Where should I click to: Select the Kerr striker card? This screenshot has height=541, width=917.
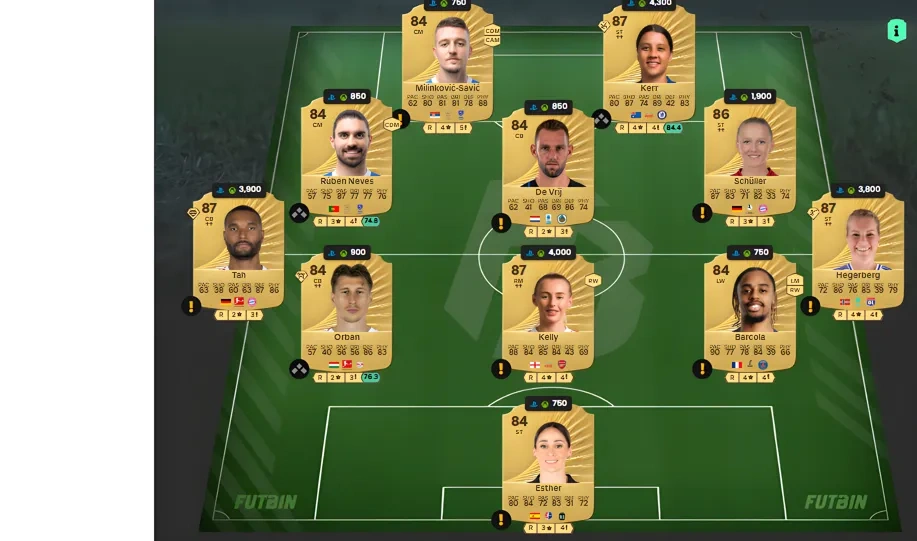coord(649,60)
